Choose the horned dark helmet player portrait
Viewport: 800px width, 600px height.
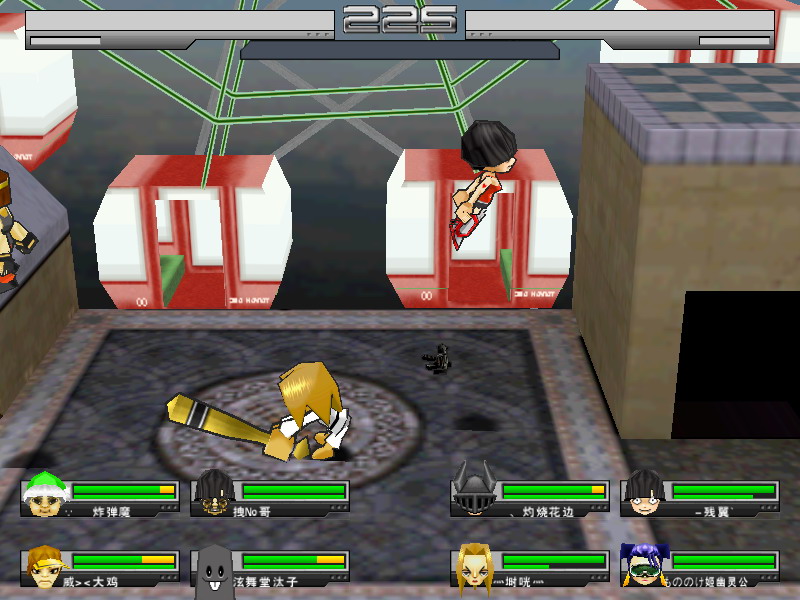[x=473, y=491]
